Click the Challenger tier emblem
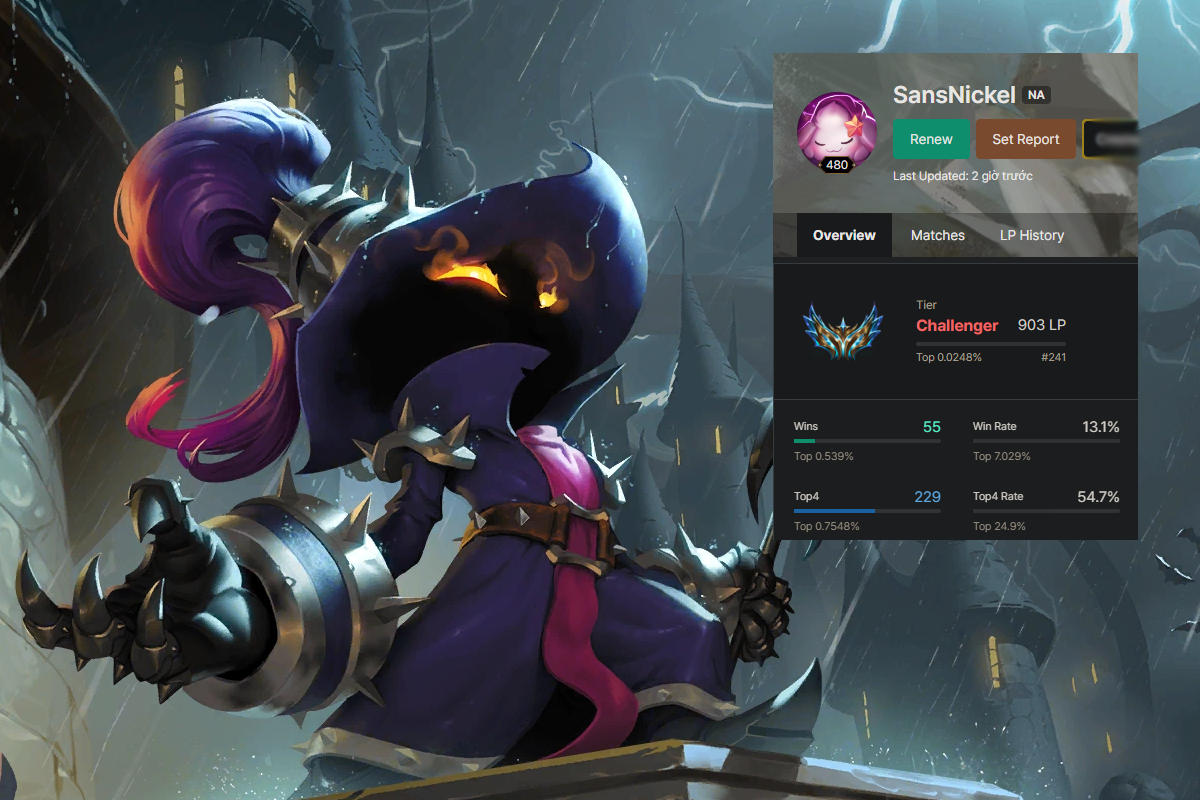 point(843,331)
